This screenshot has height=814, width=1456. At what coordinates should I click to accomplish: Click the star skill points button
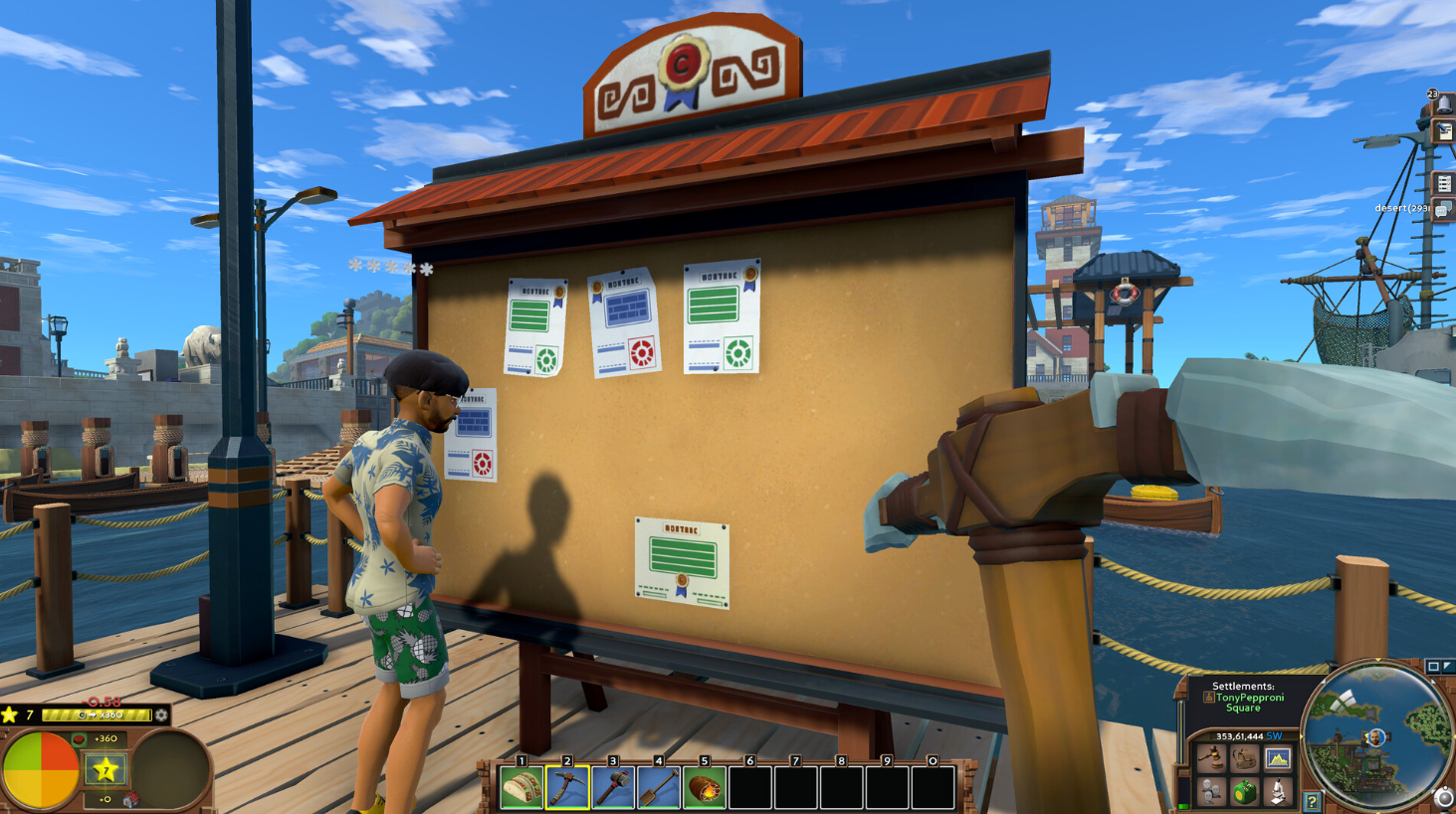pyautogui.click(x=105, y=769)
